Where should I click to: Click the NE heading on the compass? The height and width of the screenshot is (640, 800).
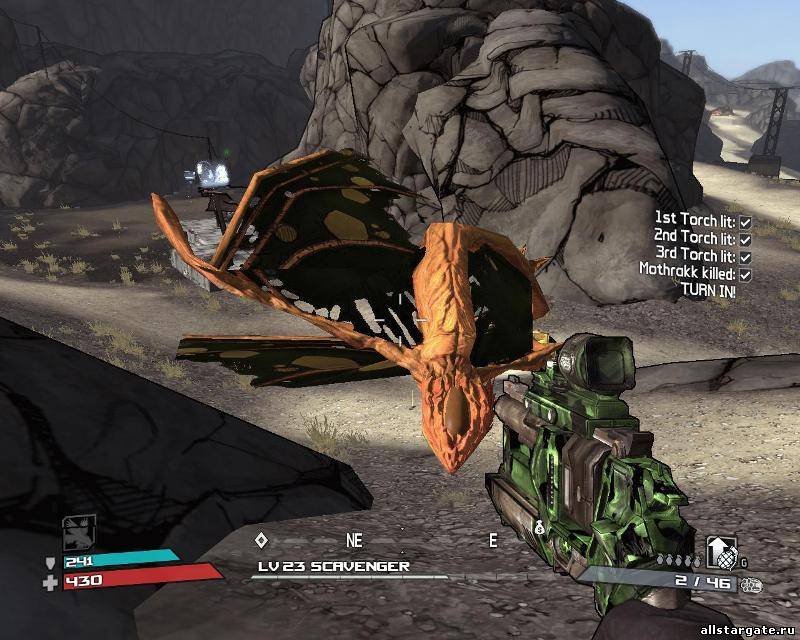[354, 540]
